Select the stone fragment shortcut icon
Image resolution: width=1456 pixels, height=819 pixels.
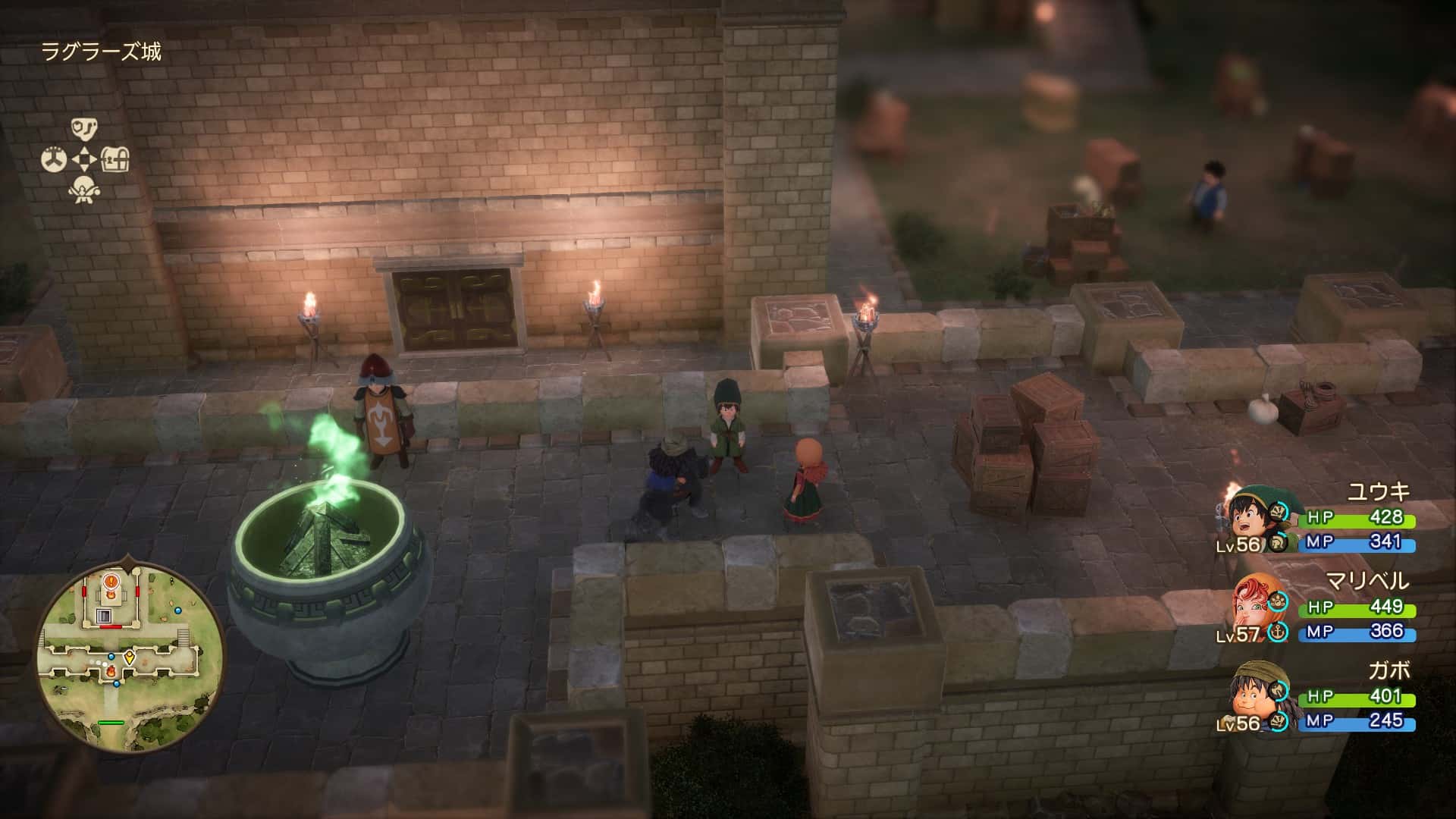coord(84,128)
